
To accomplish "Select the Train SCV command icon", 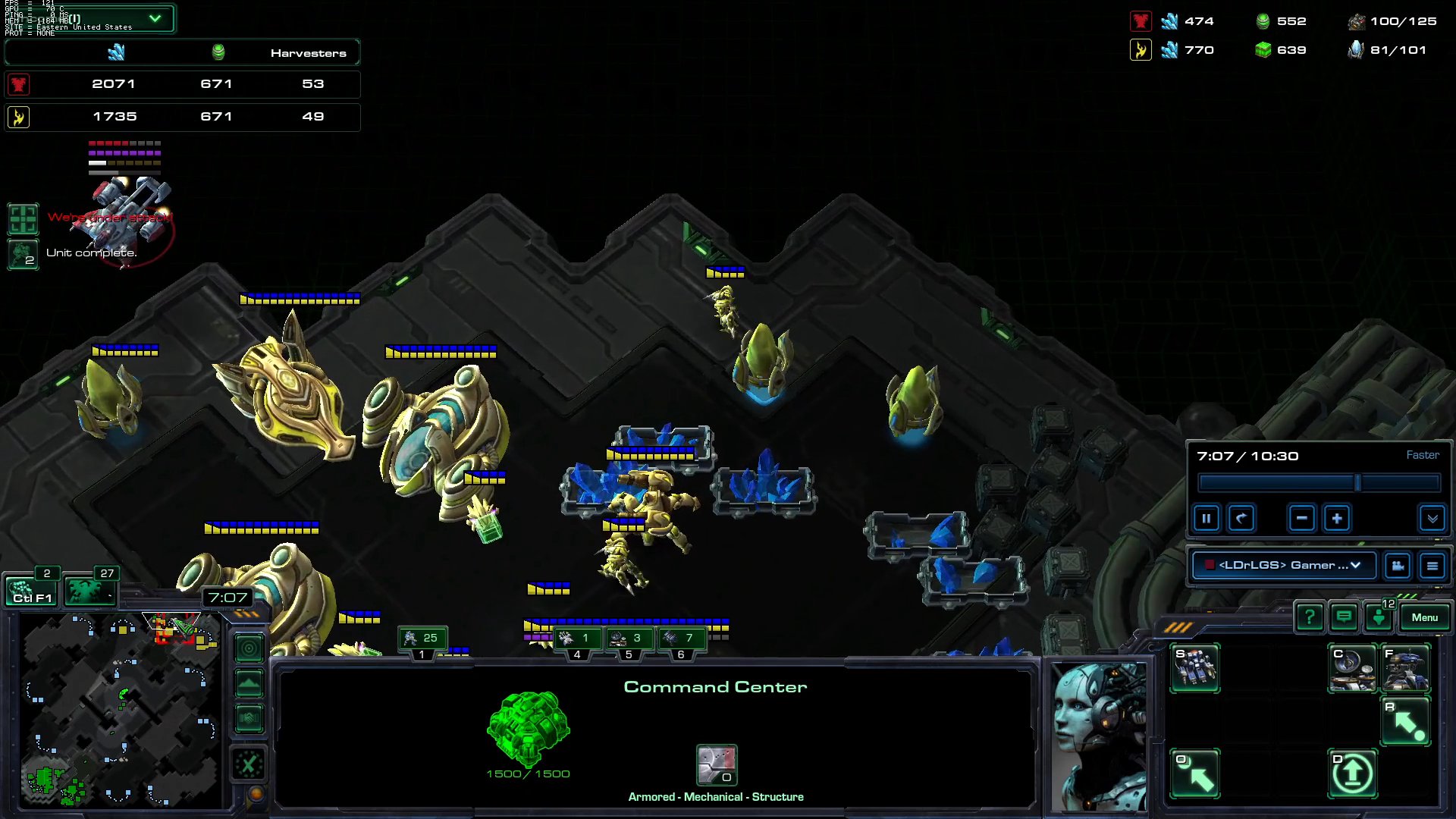I will [1194, 667].
